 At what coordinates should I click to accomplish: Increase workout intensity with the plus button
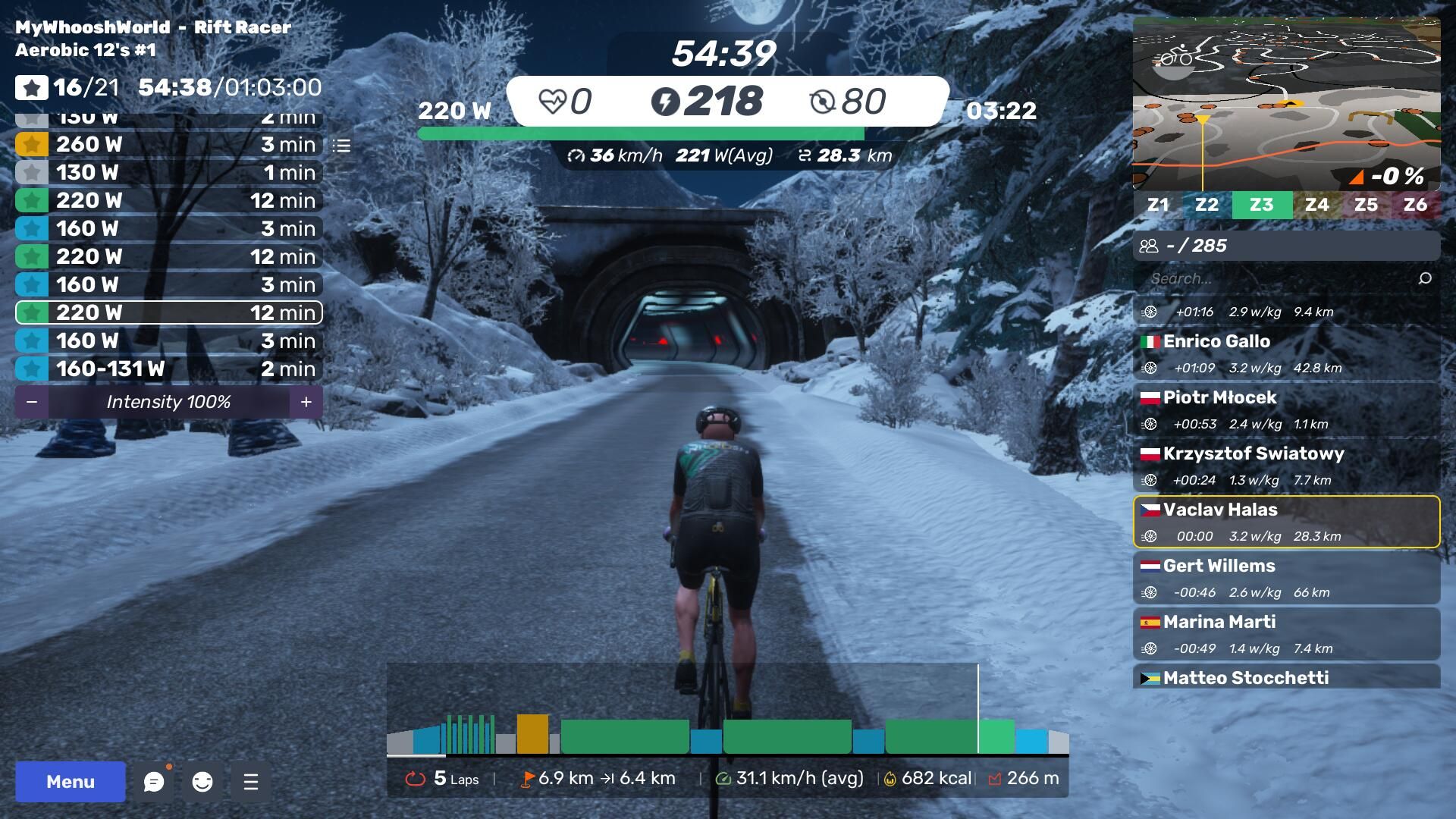pos(306,402)
